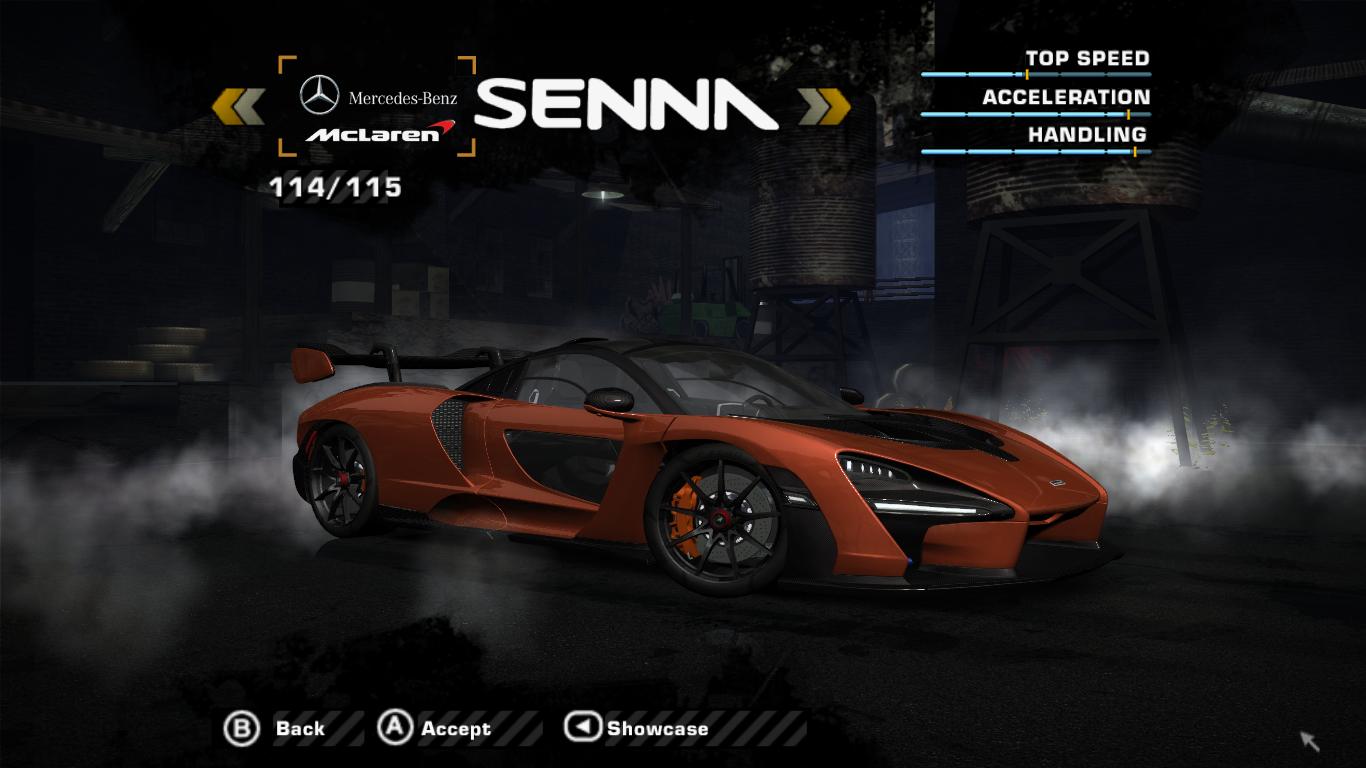Accept the McLaren Senna selection
Image resolution: width=1366 pixels, height=768 pixels.
click(x=435, y=729)
